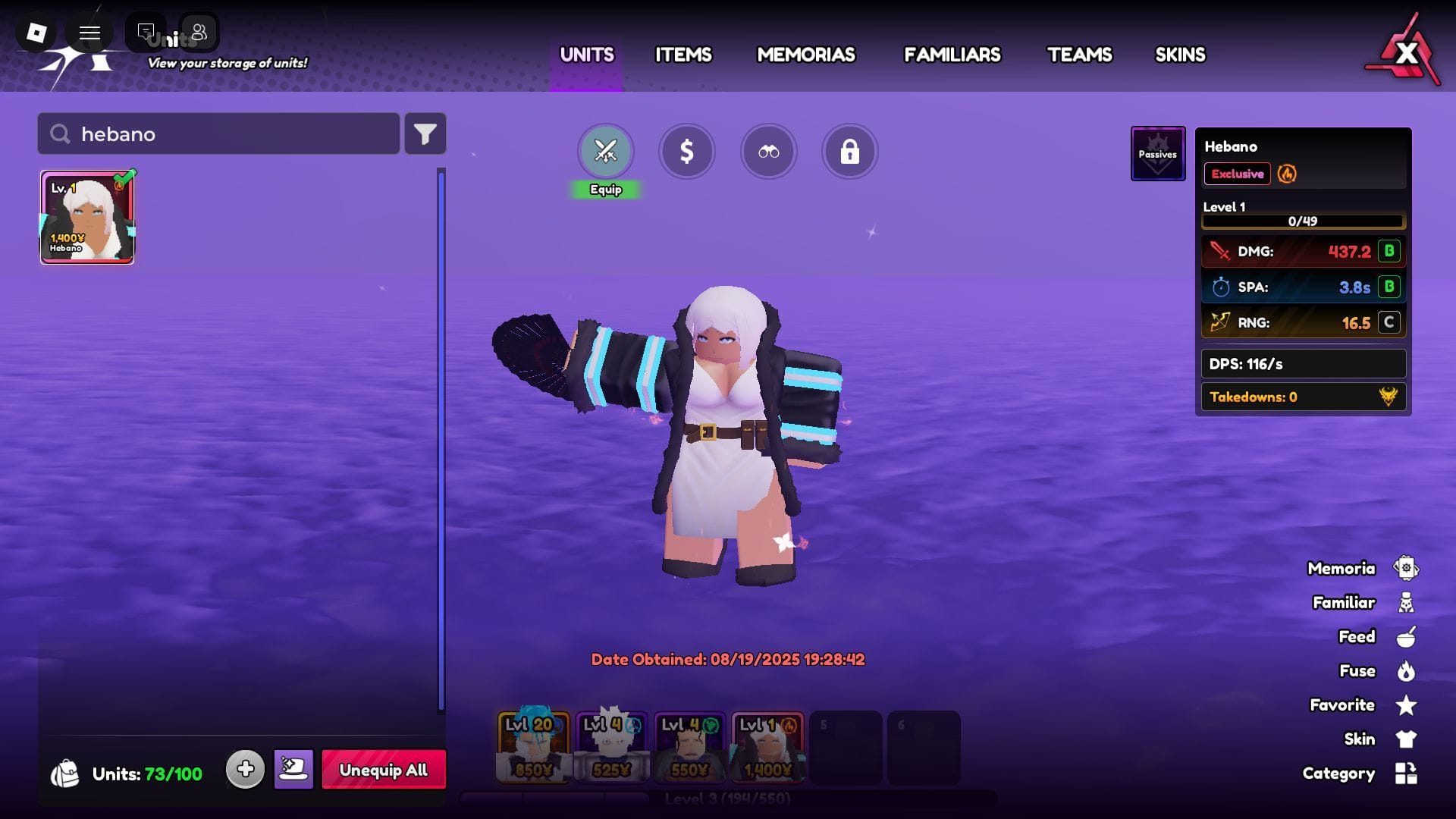Click the lock unit icon

[x=850, y=152]
